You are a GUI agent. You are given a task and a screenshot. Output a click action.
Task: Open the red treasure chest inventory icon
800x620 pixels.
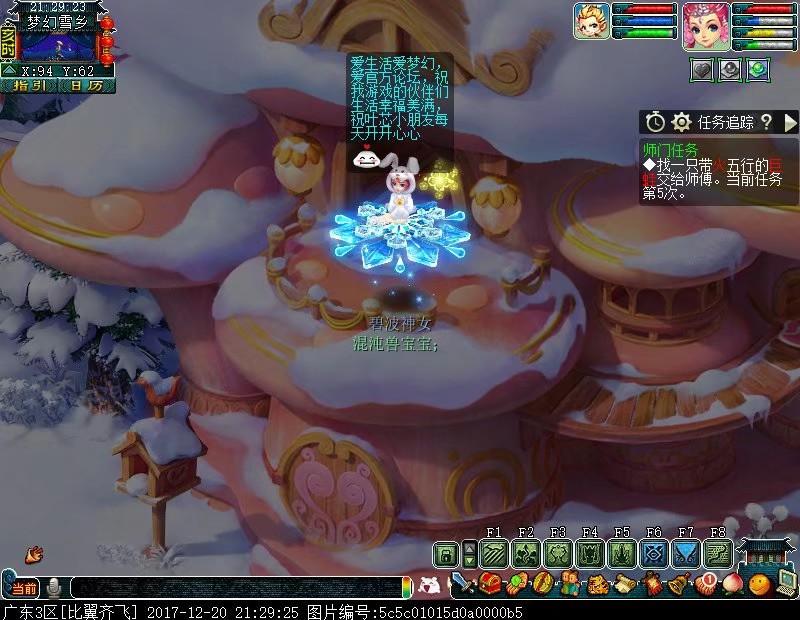point(490,583)
